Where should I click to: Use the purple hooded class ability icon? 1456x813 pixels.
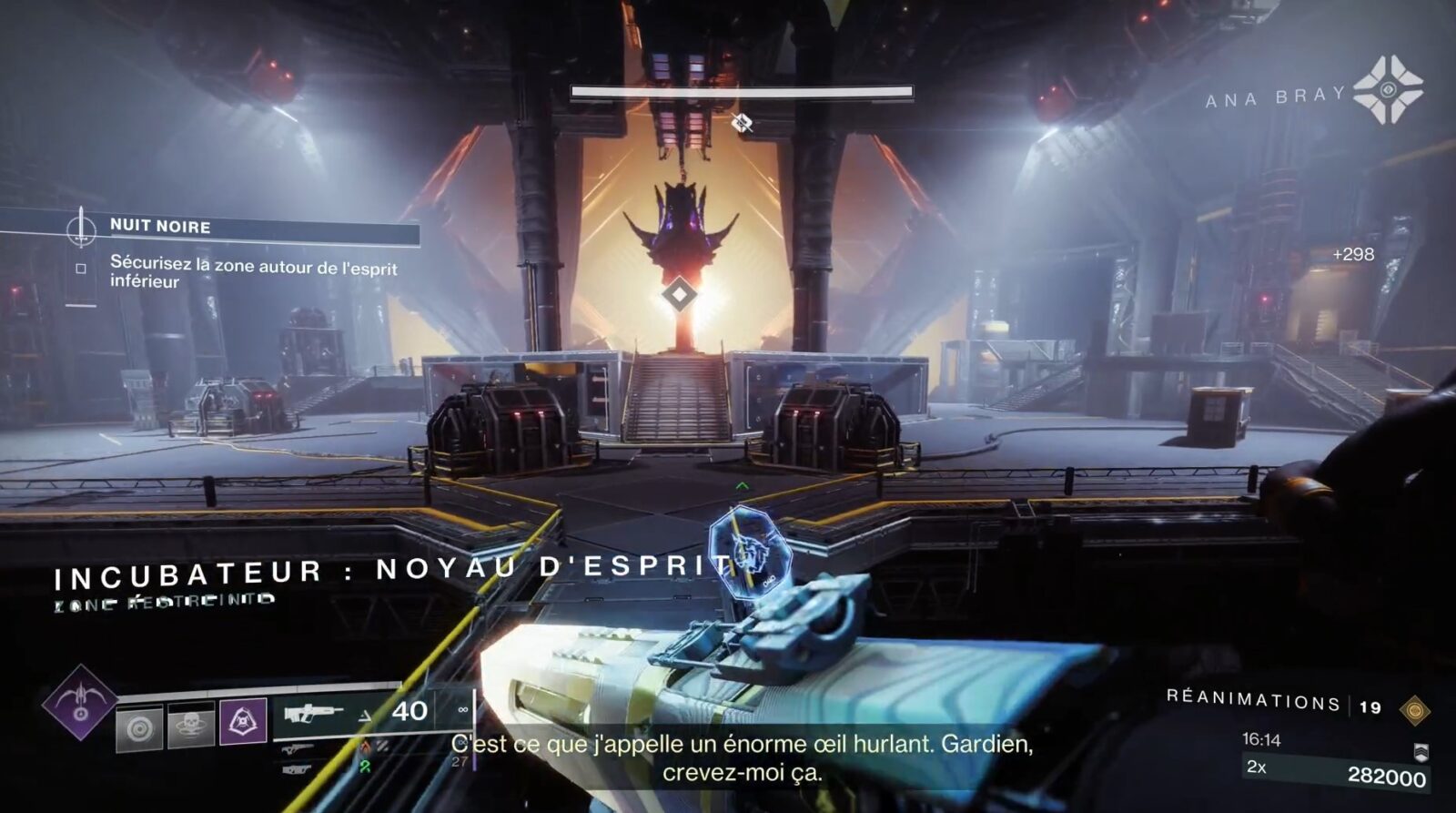tap(243, 721)
